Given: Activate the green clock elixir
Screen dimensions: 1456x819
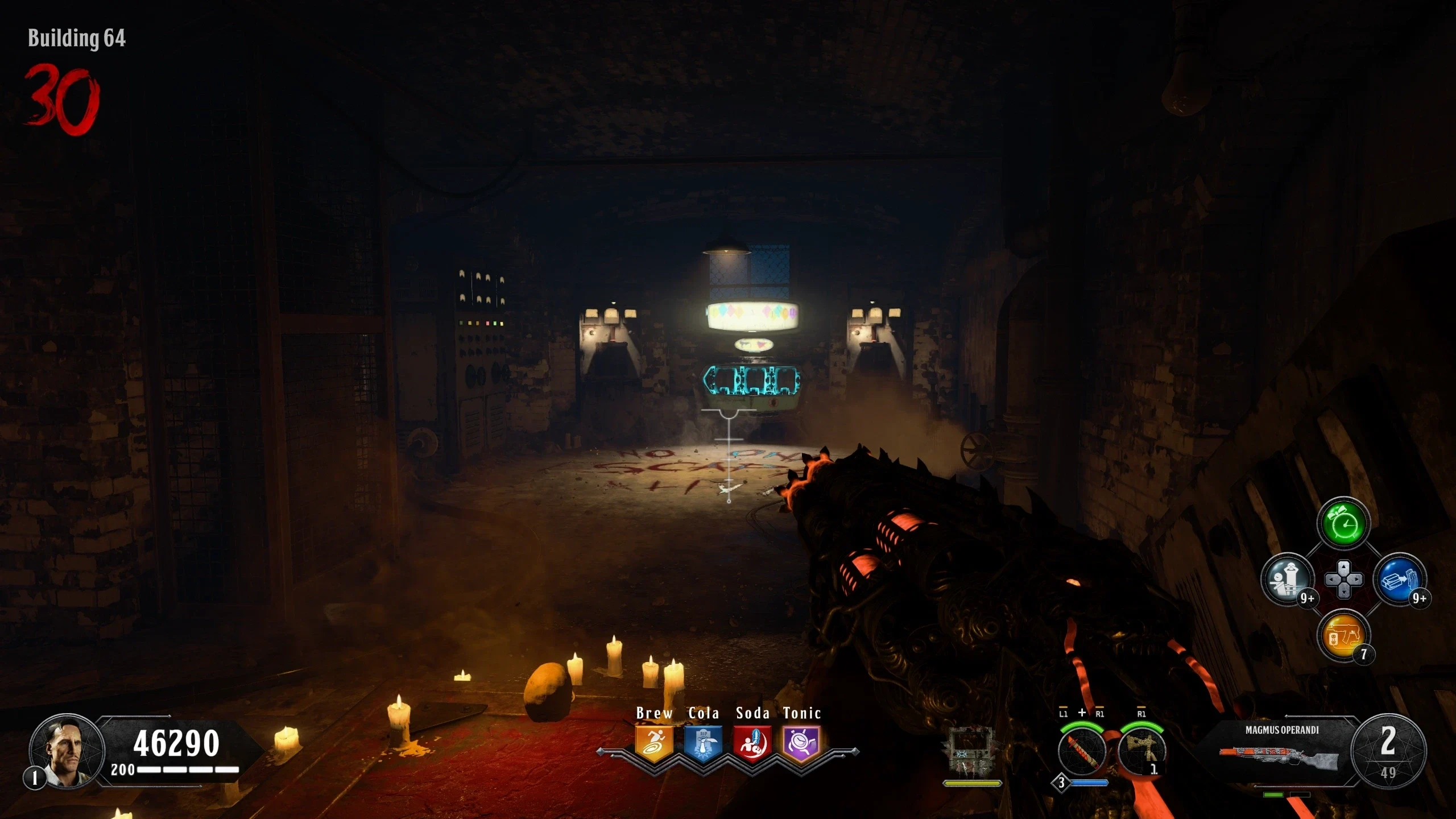Looking at the screenshot, I should [x=1343, y=524].
